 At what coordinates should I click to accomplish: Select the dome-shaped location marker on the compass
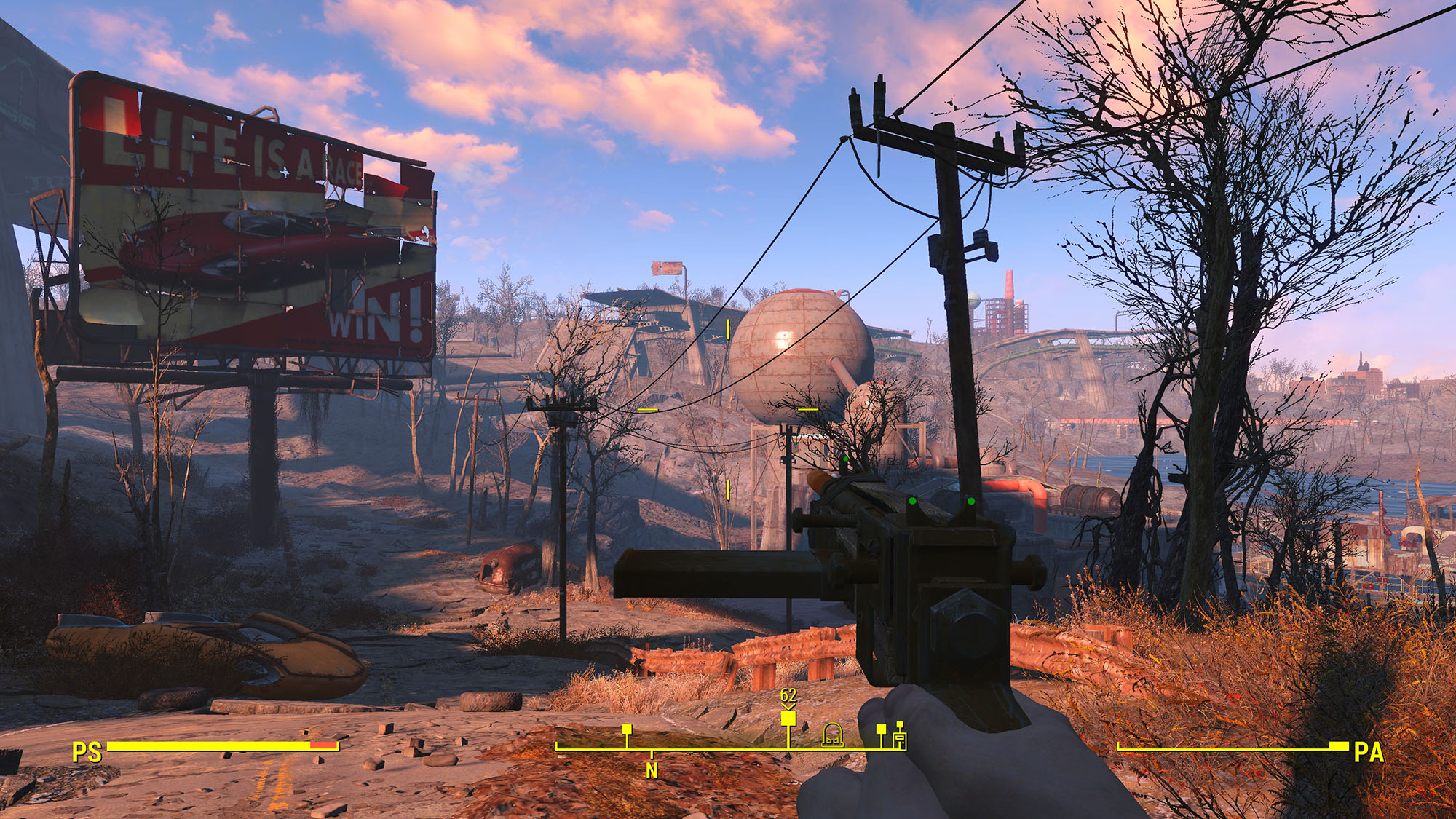pos(832,735)
